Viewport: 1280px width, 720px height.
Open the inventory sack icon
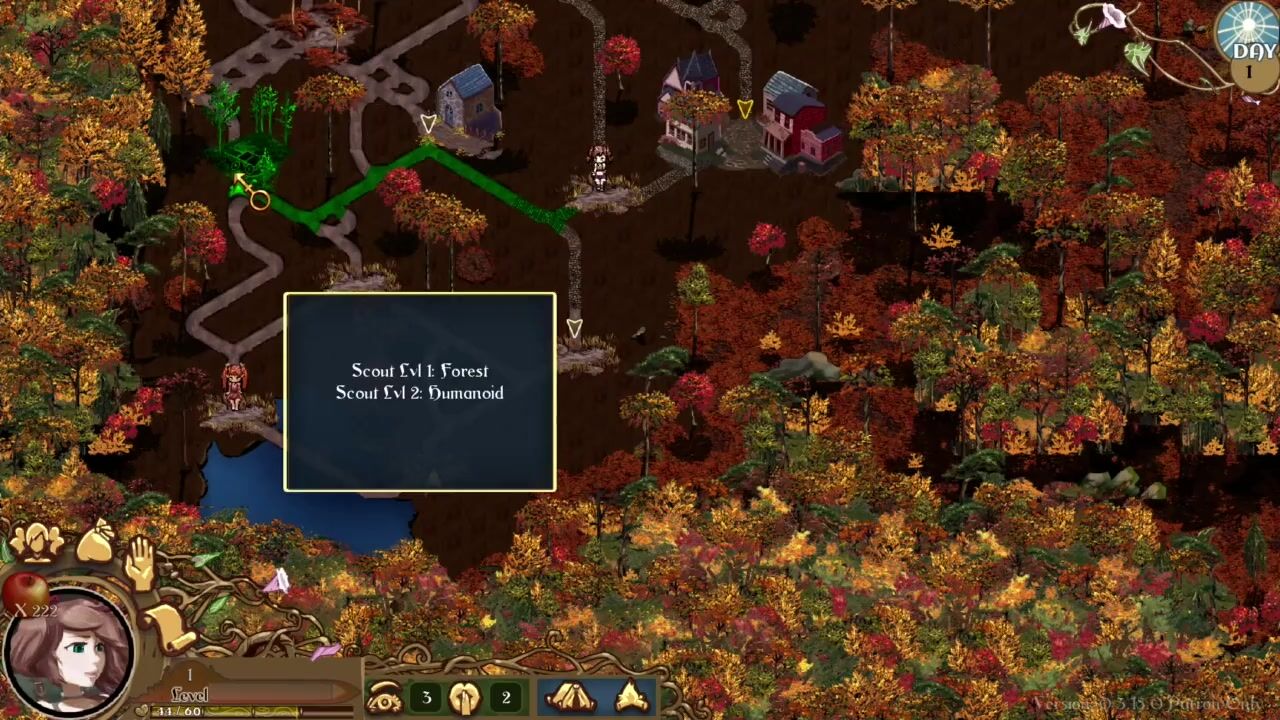pos(95,543)
